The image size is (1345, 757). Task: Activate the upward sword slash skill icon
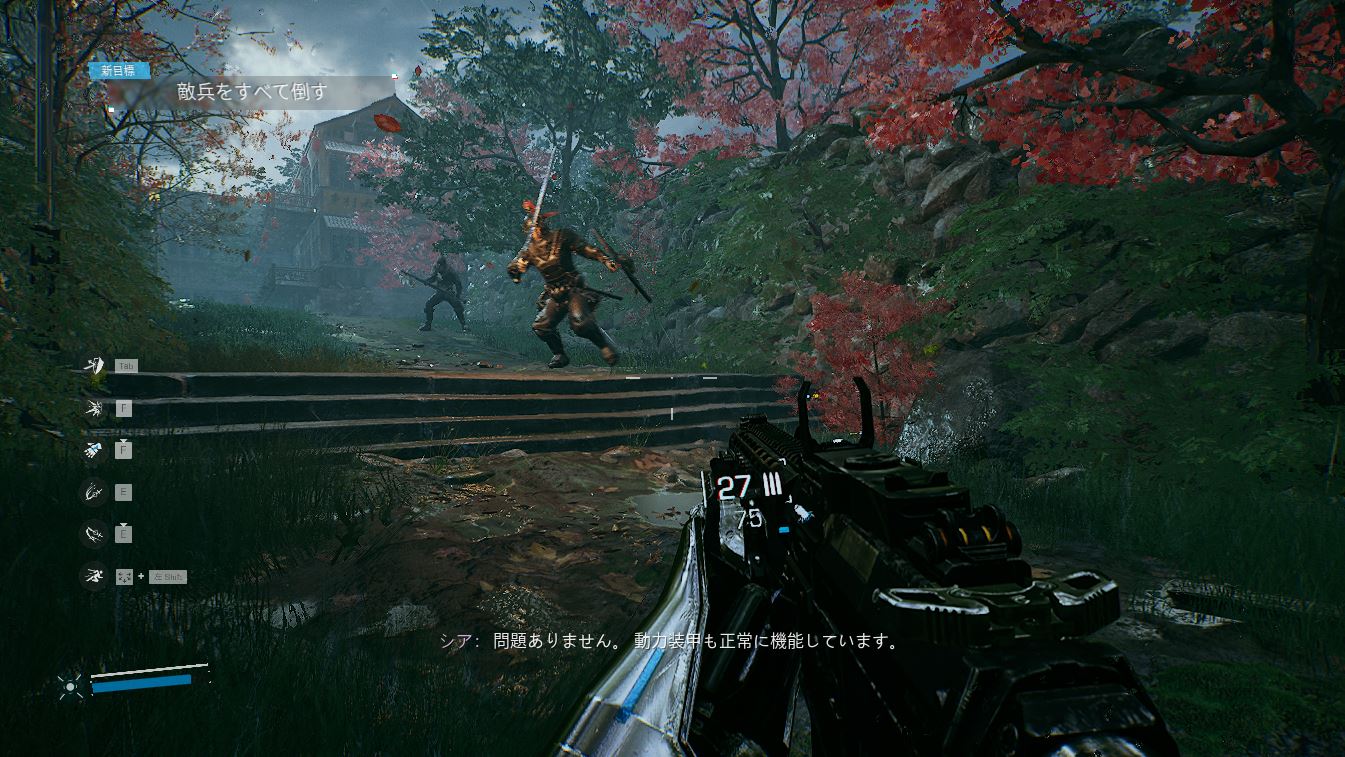[93, 492]
